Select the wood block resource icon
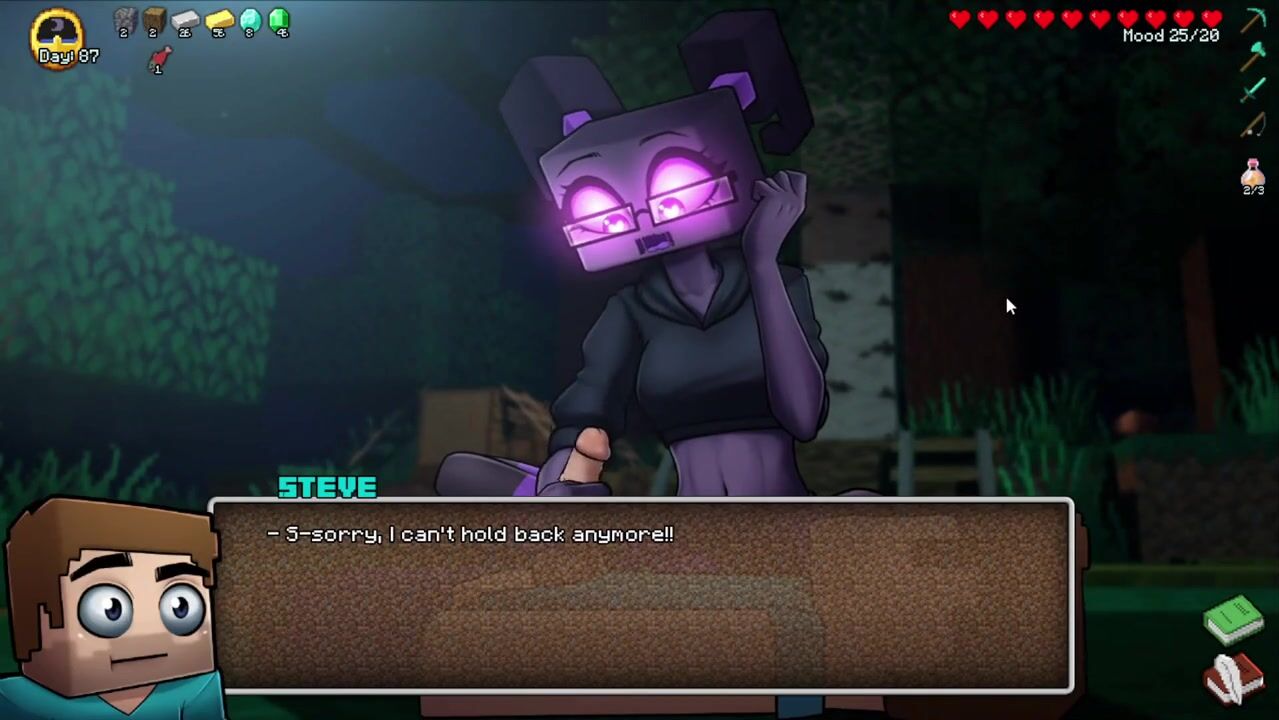This screenshot has height=720, width=1279. 154,20
